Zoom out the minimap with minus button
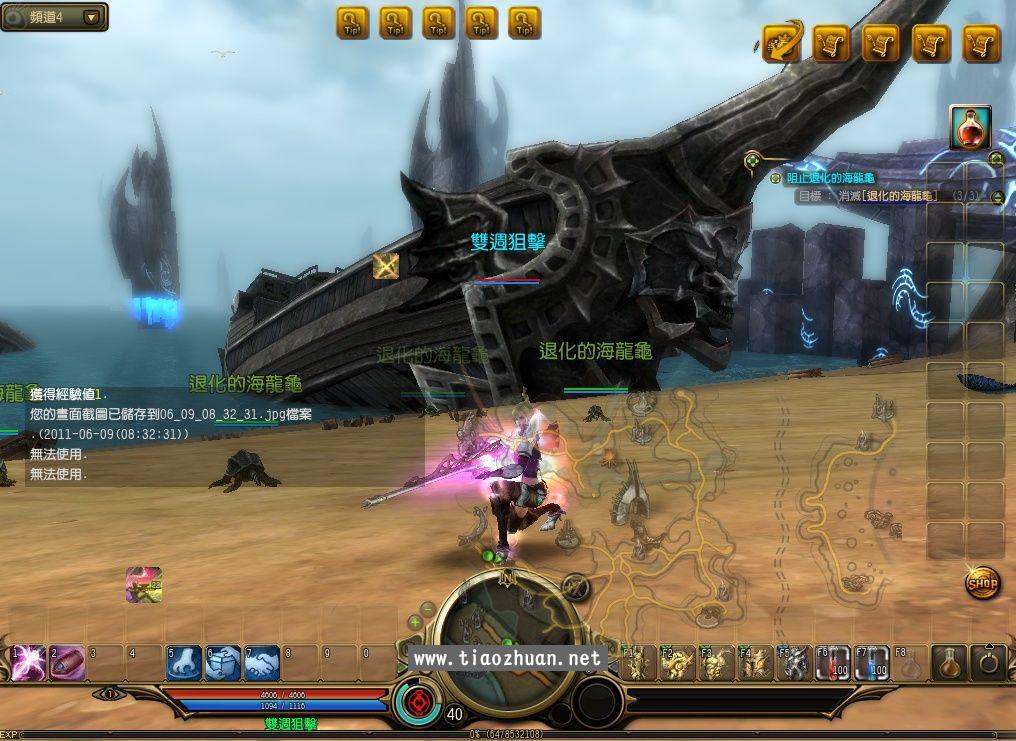The width and height of the screenshot is (1016, 741). pos(428,607)
